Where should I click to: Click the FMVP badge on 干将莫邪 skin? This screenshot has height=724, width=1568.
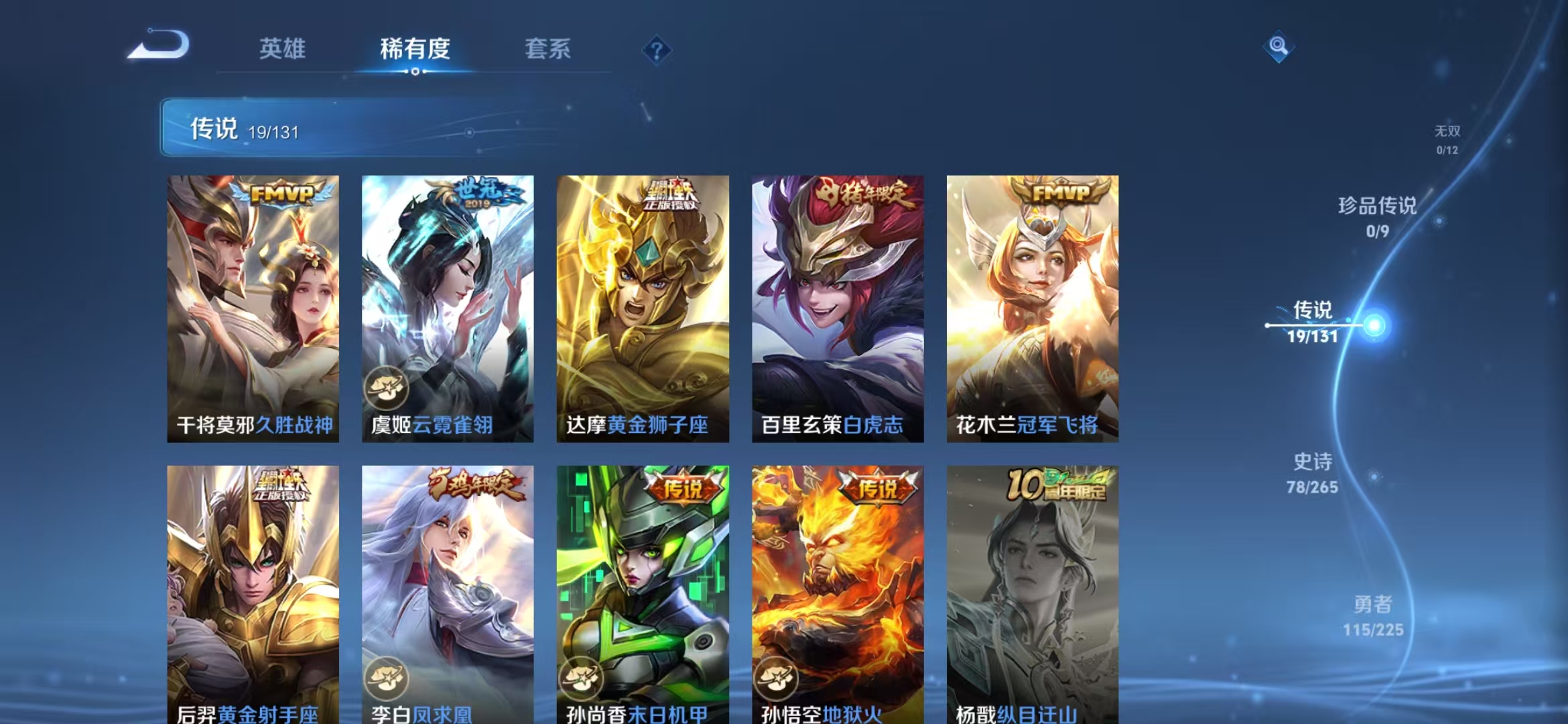pyautogui.click(x=281, y=194)
